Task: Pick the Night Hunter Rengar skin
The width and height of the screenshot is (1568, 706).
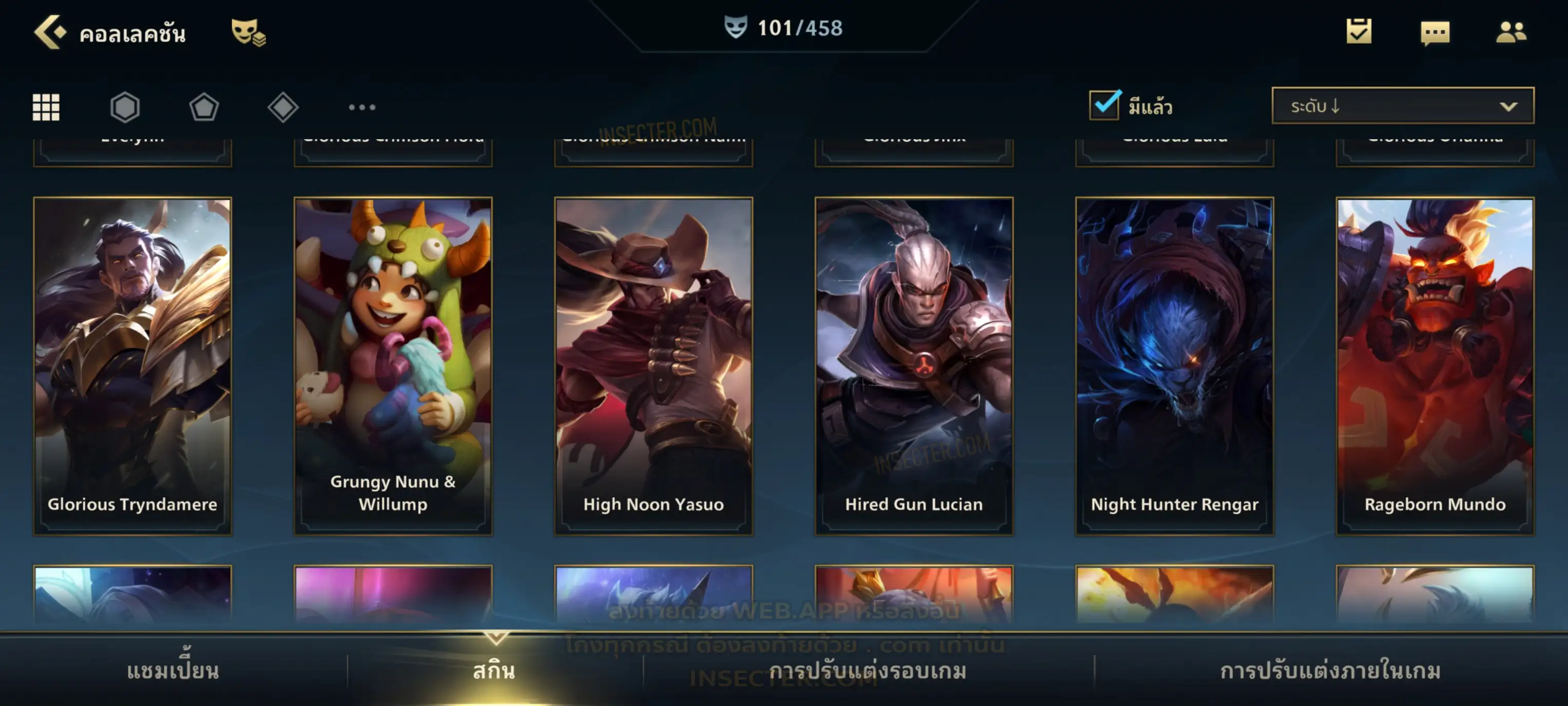Action: [1174, 366]
